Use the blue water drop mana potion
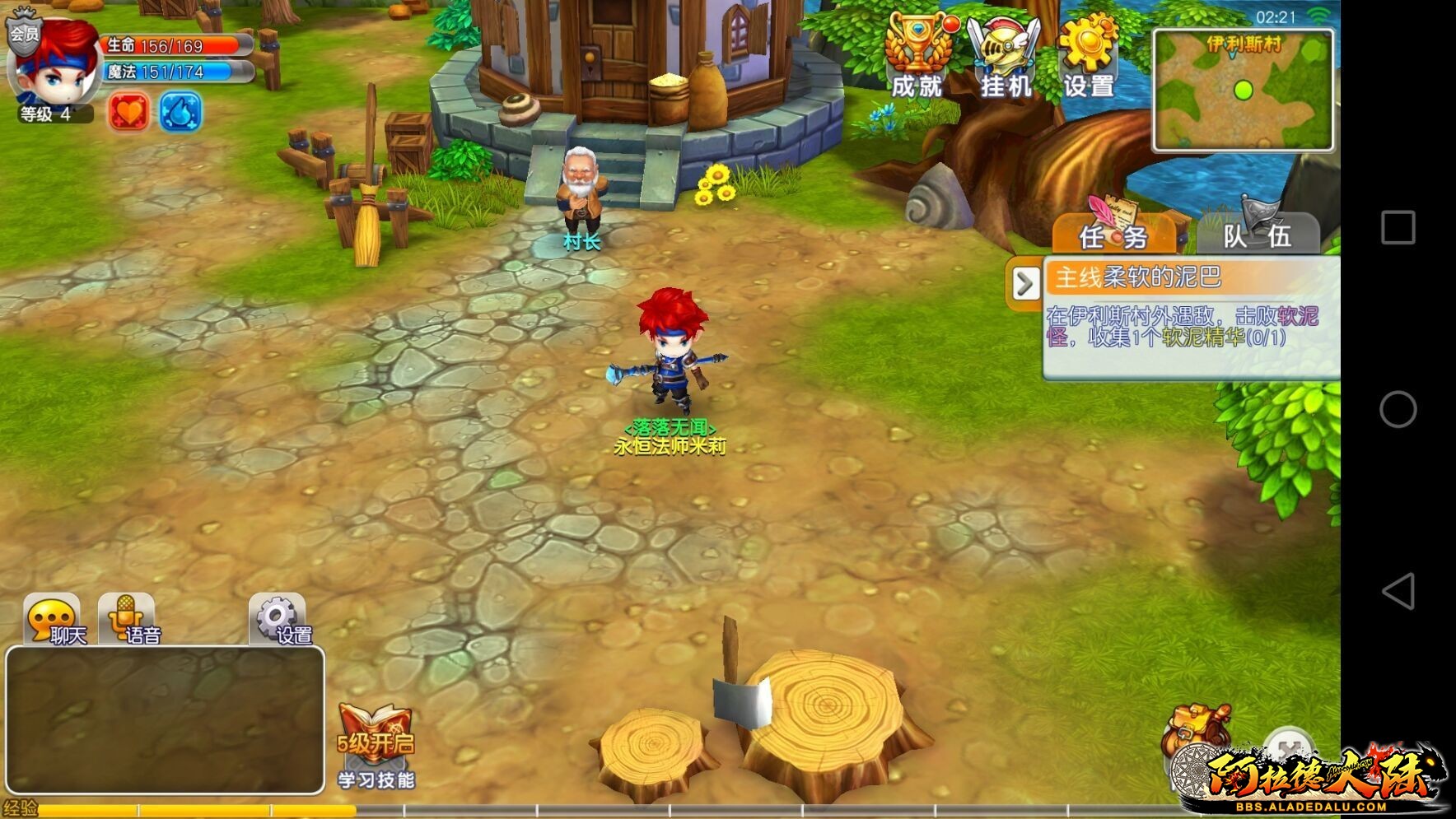The image size is (1456, 819). [180, 112]
